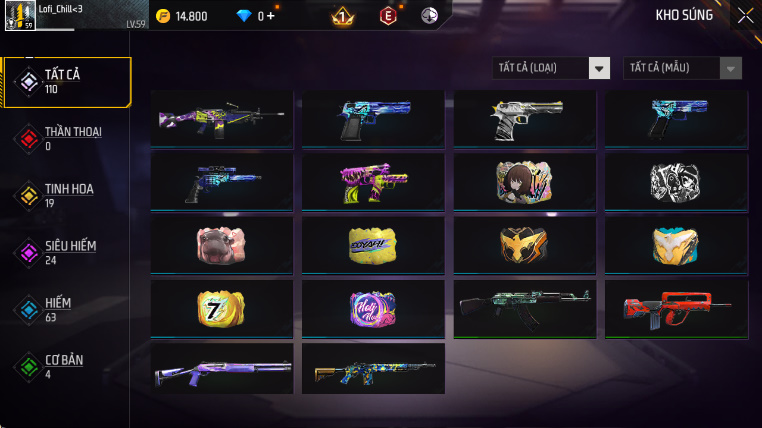Viewport: 762px width, 428px height.
Task: Switch to the Hiếm rarity tab
Action: pos(66,309)
